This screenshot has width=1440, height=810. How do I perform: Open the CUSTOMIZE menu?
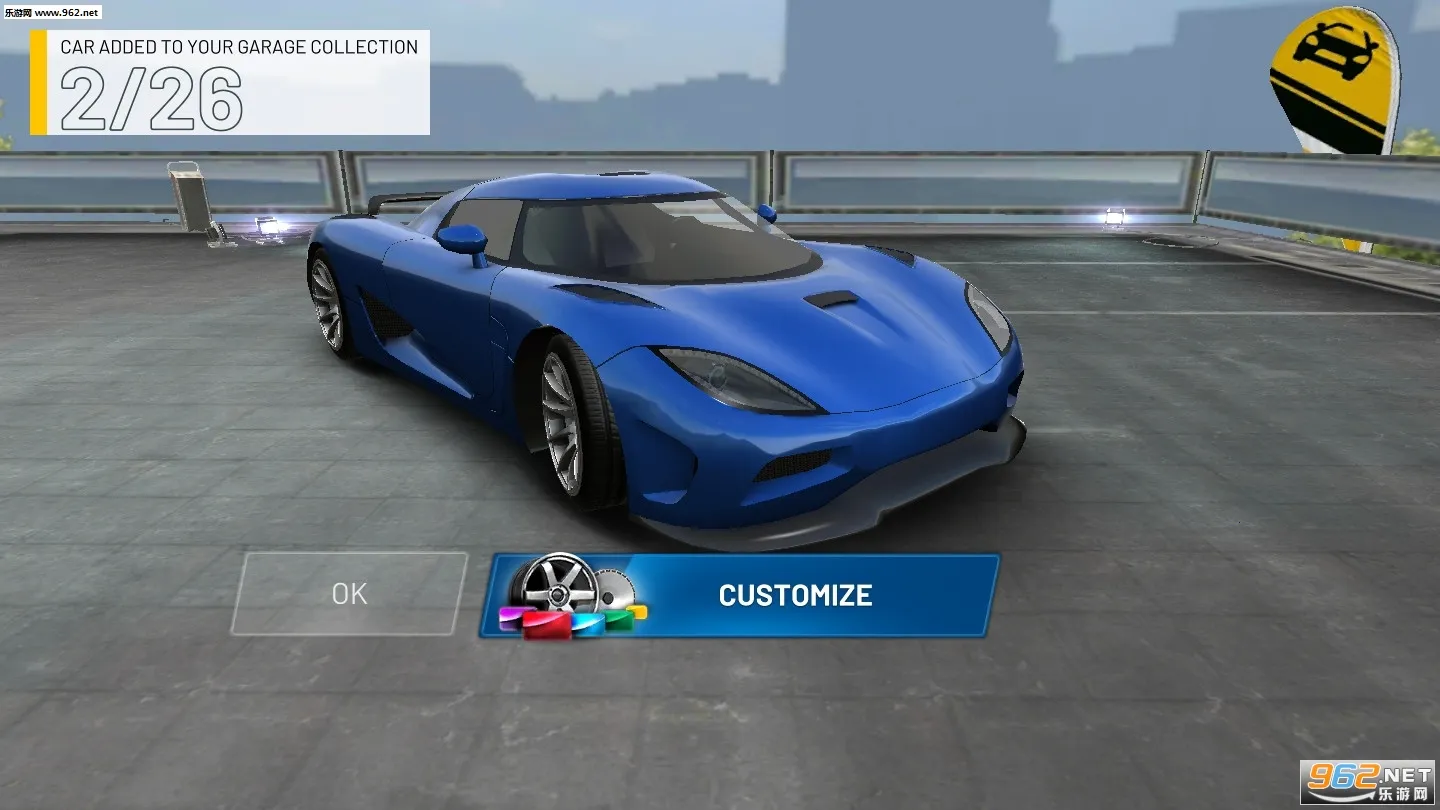coord(794,595)
